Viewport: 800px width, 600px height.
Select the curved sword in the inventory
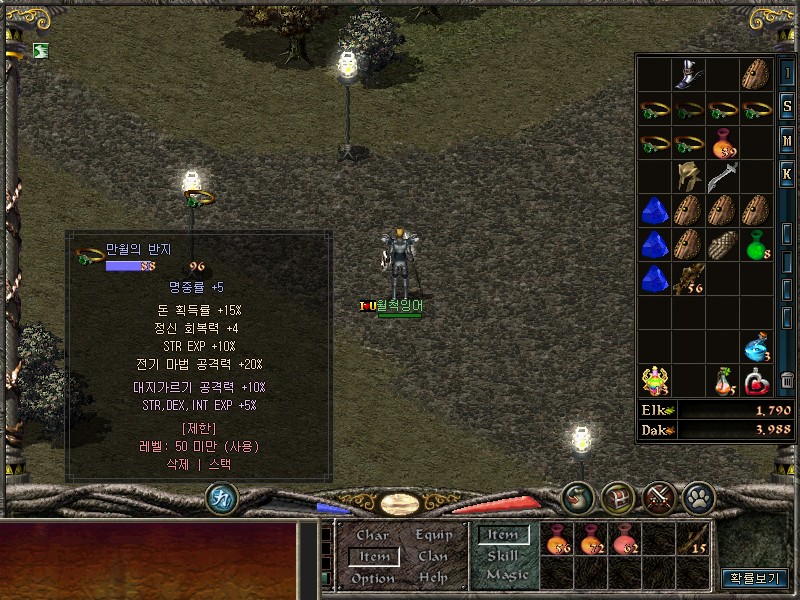pos(722,177)
